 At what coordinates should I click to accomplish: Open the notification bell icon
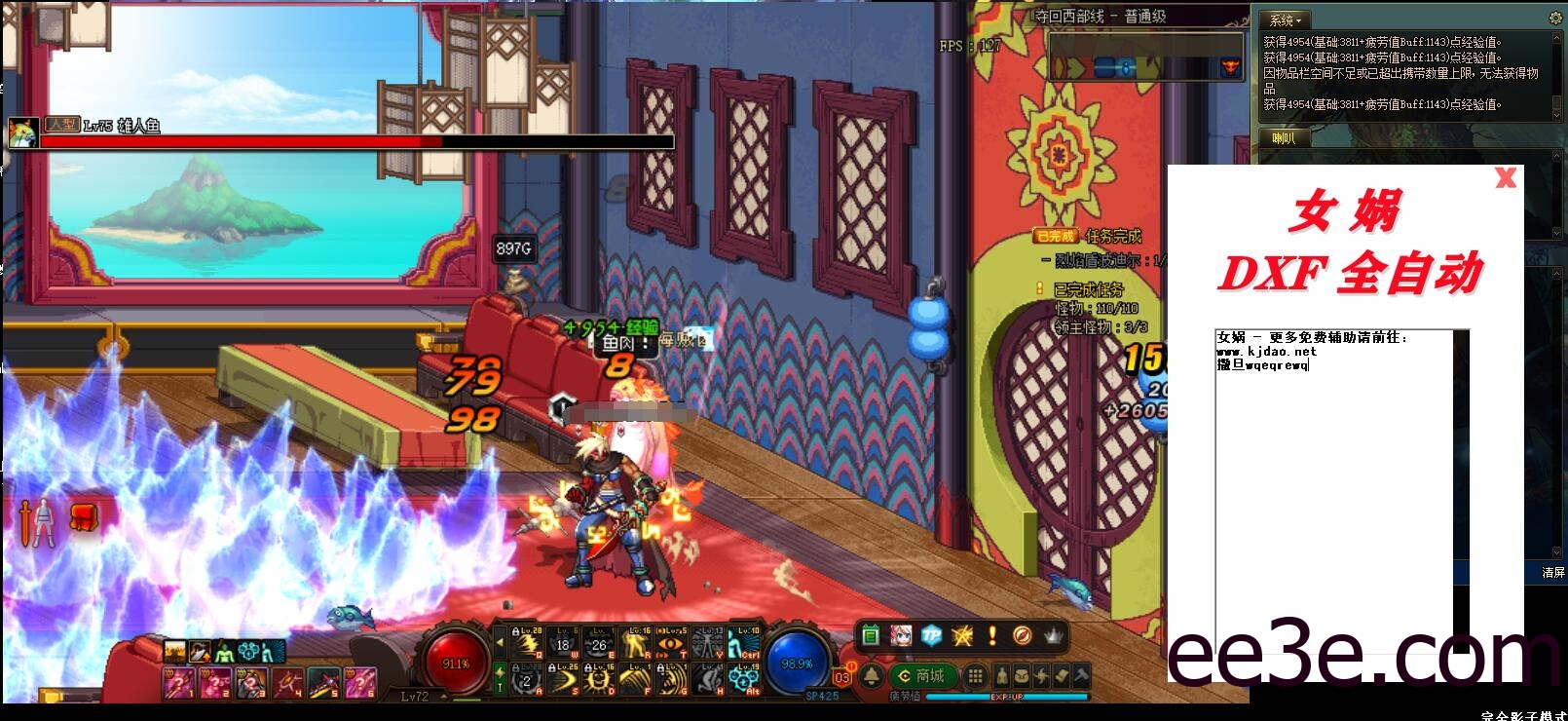click(x=872, y=676)
